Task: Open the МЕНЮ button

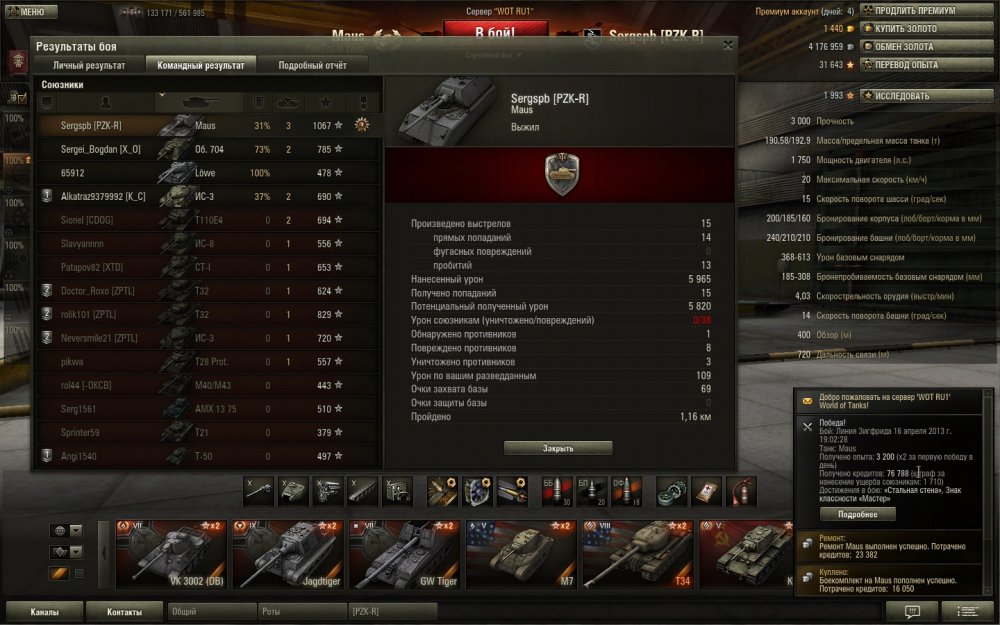Action: point(26,12)
